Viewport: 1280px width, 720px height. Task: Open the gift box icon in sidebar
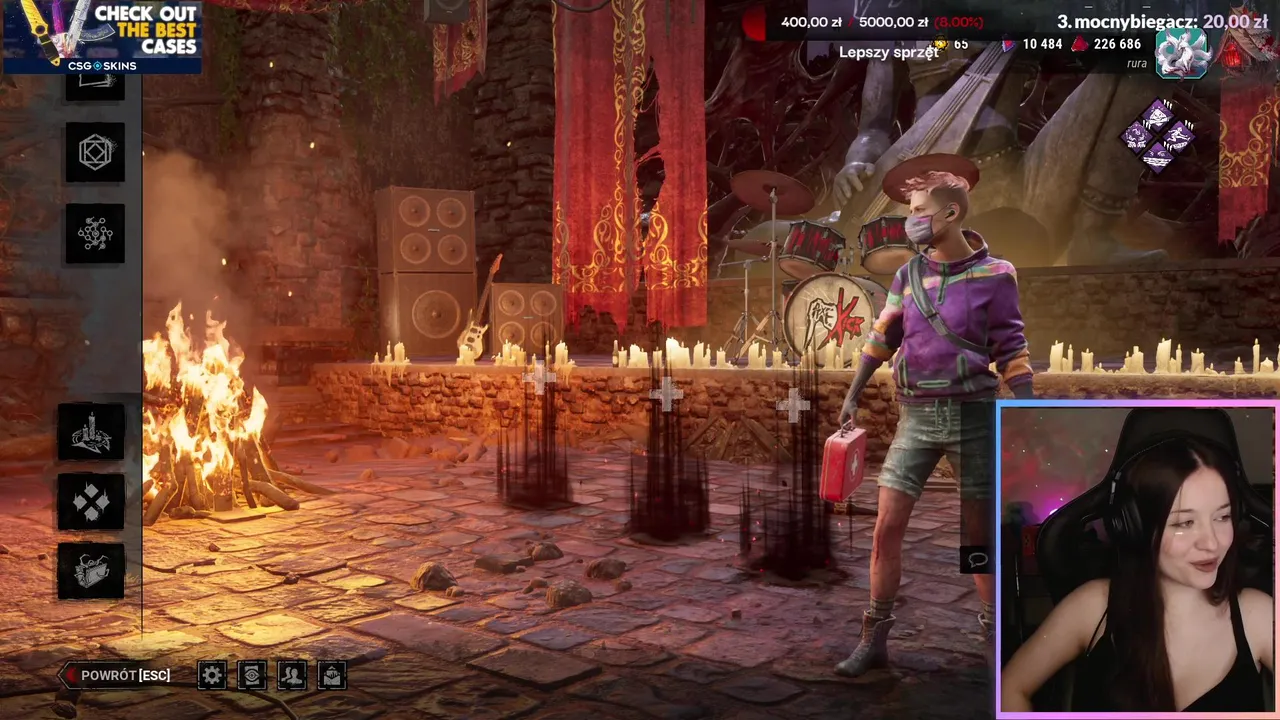(x=91, y=571)
